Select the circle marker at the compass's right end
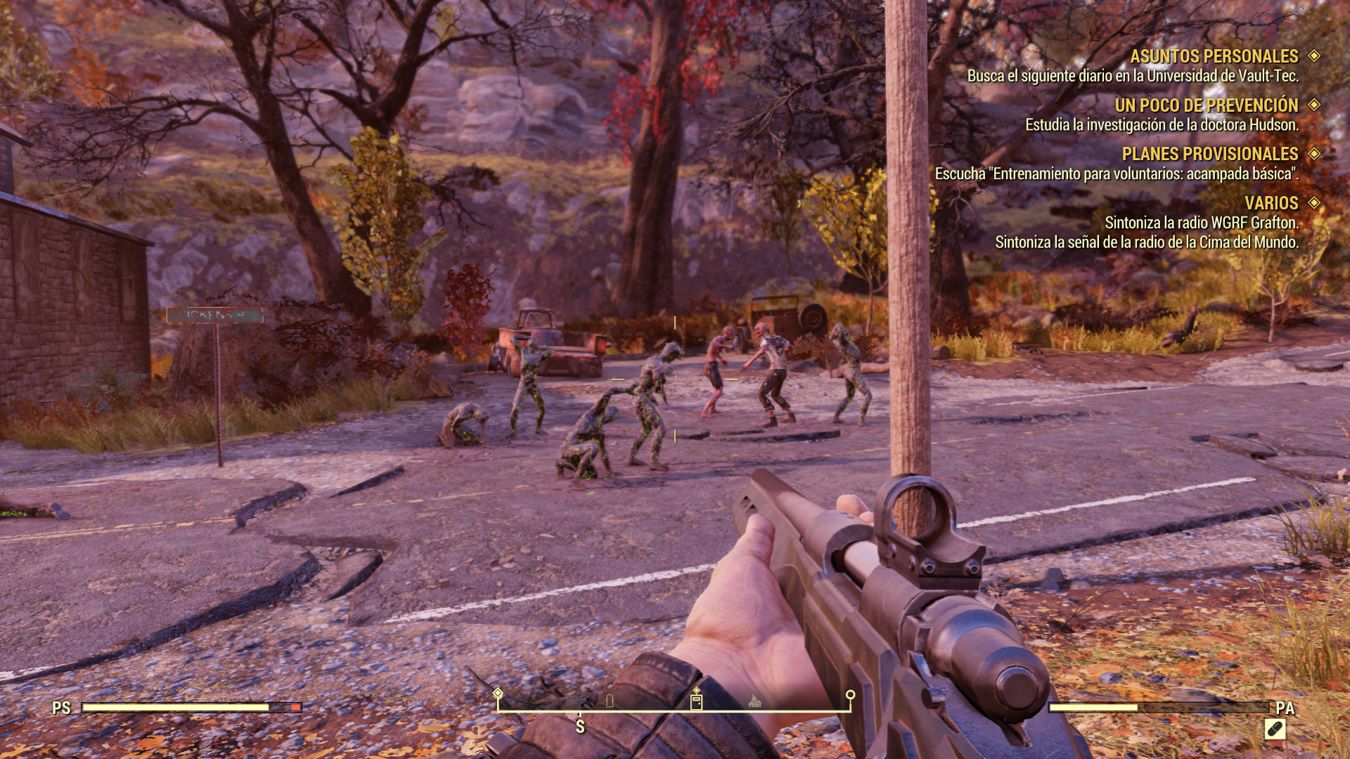The image size is (1350, 759). [850, 694]
